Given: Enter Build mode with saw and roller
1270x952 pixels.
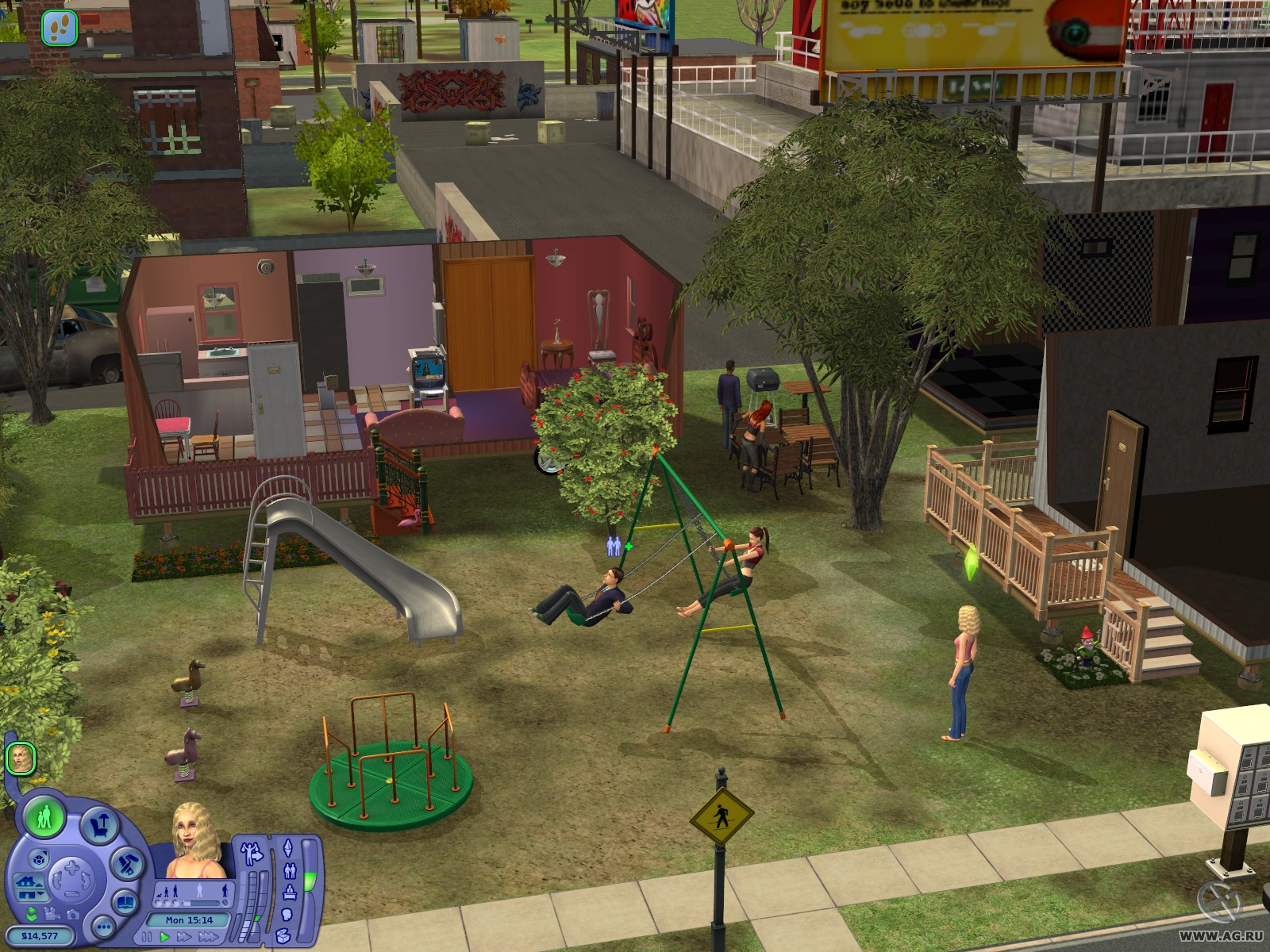Looking at the screenshot, I should pos(125,863).
